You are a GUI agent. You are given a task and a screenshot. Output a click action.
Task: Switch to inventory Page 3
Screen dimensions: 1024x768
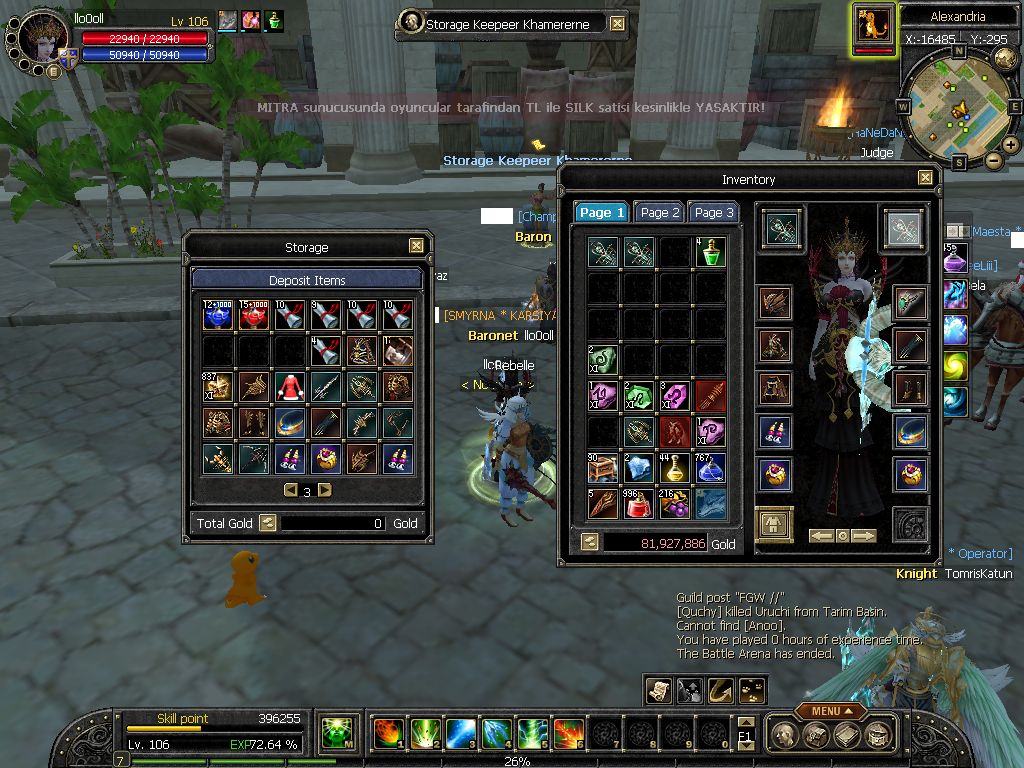click(714, 212)
